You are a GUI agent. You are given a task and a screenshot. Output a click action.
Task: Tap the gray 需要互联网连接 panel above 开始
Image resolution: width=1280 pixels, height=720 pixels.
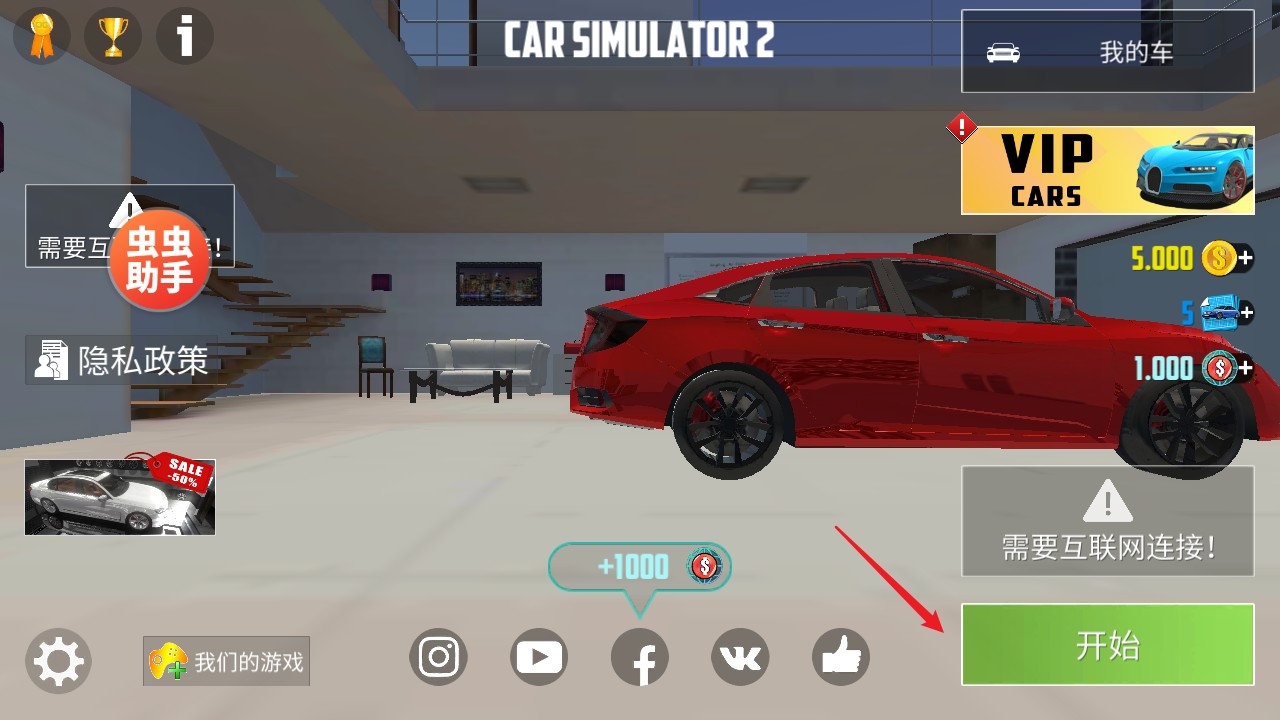click(1107, 521)
